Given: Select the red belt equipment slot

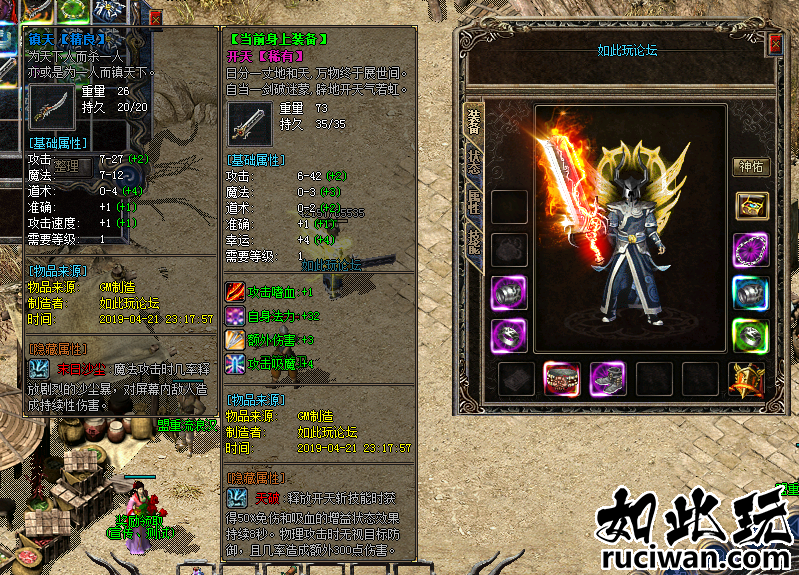Looking at the screenshot, I should coord(562,379).
